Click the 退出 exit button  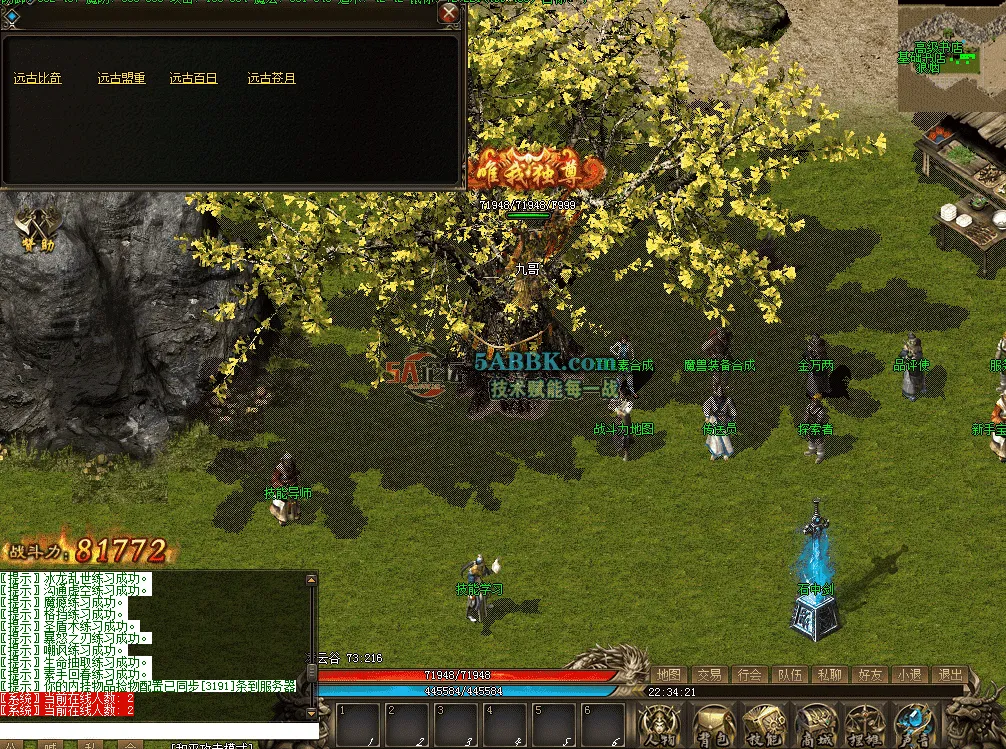(x=948, y=675)
